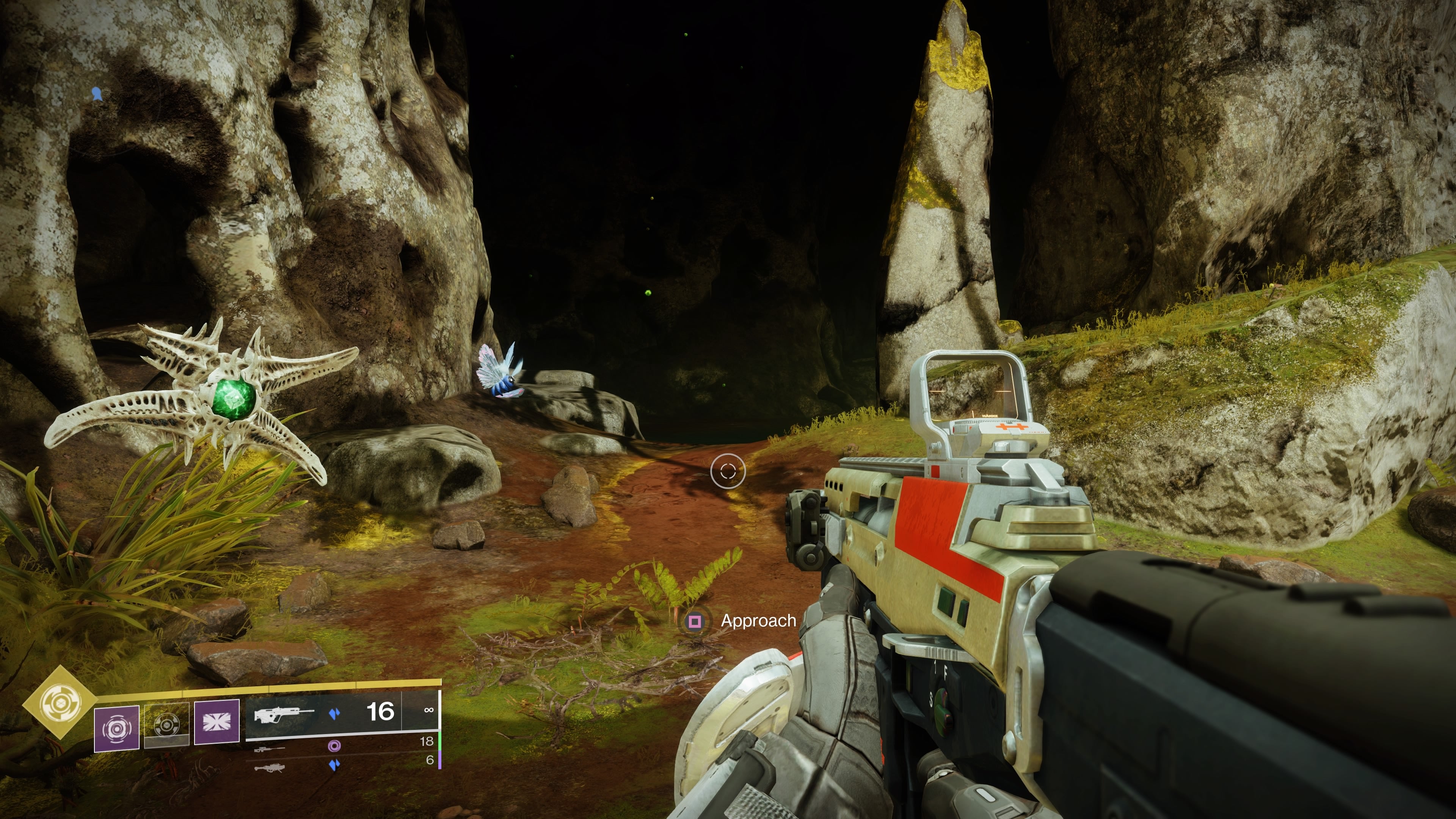Click the greyed-out ability icon on cooldown
The width and height of the screenshot is (1456, 819).
pos(167,725)
